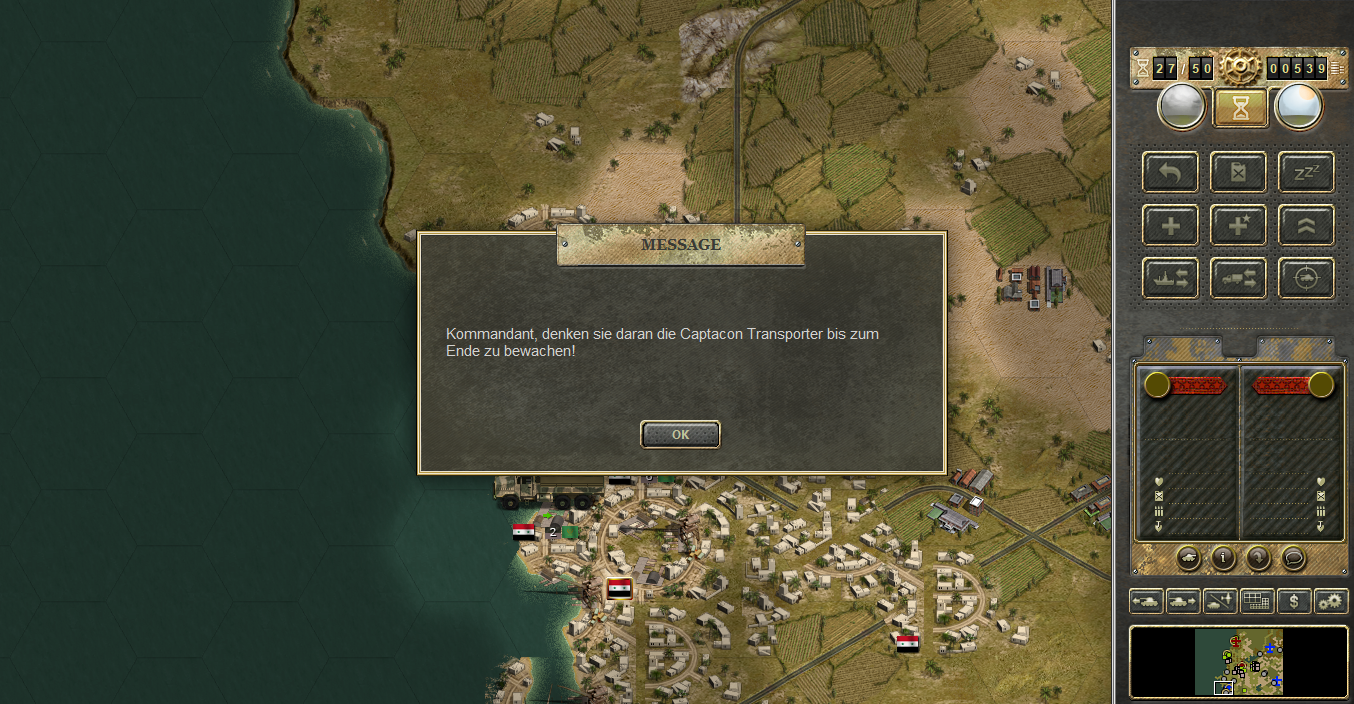
Task: Select previous unit with left-arrow tank button
Action: [x=1146, y=601]
